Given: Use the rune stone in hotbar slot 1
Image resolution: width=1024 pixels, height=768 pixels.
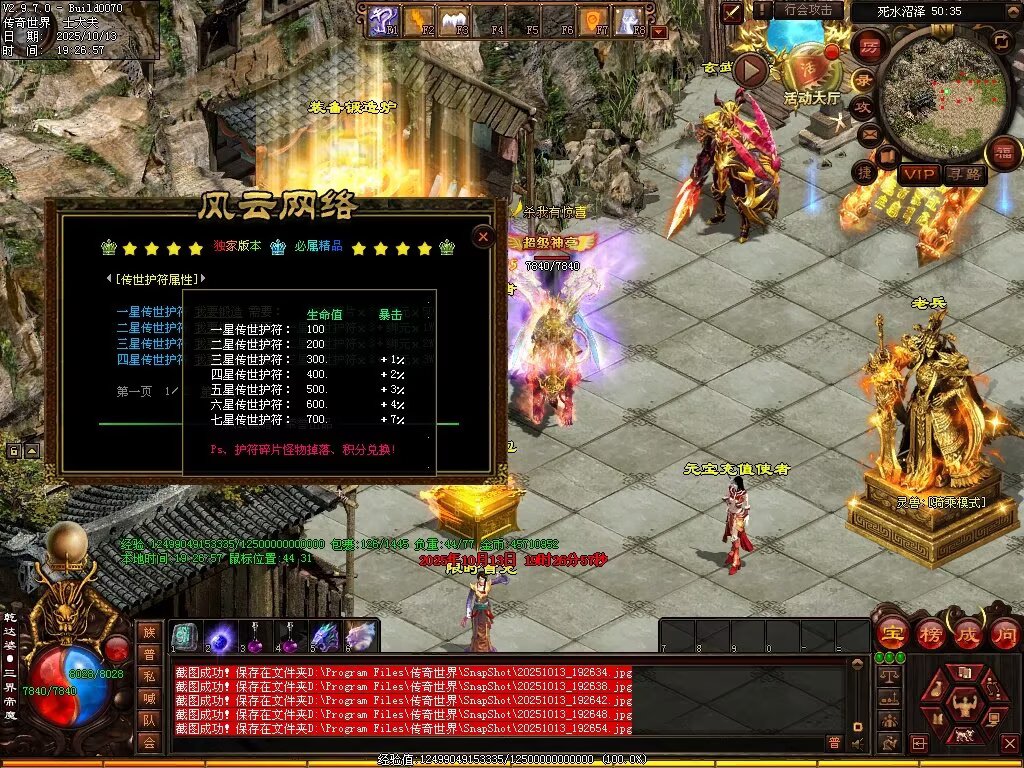Looking at the screenshot, I should (185, 636).
